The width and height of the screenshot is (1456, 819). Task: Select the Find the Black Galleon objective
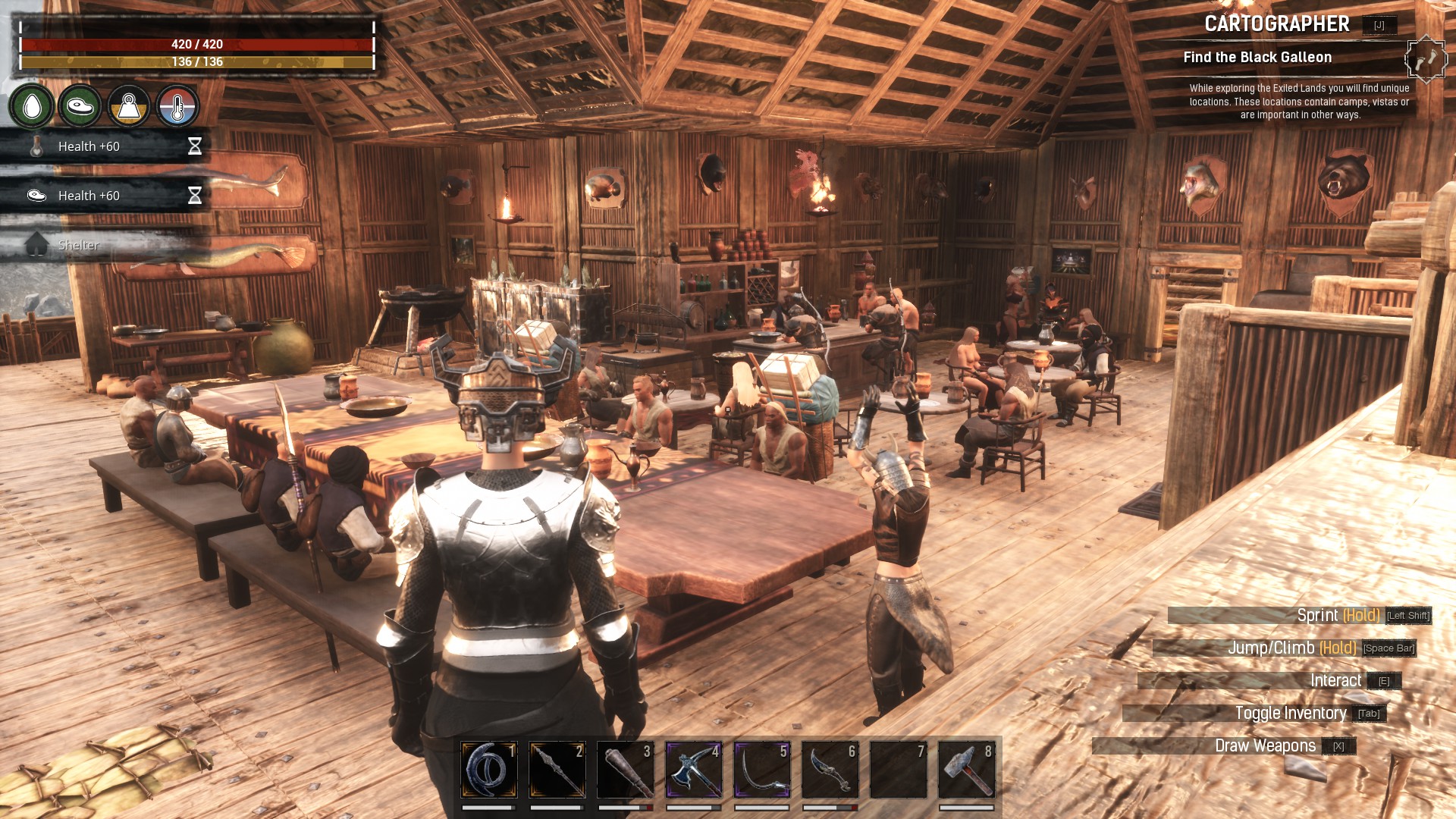pyautogui.click(x=1257, y=58)
